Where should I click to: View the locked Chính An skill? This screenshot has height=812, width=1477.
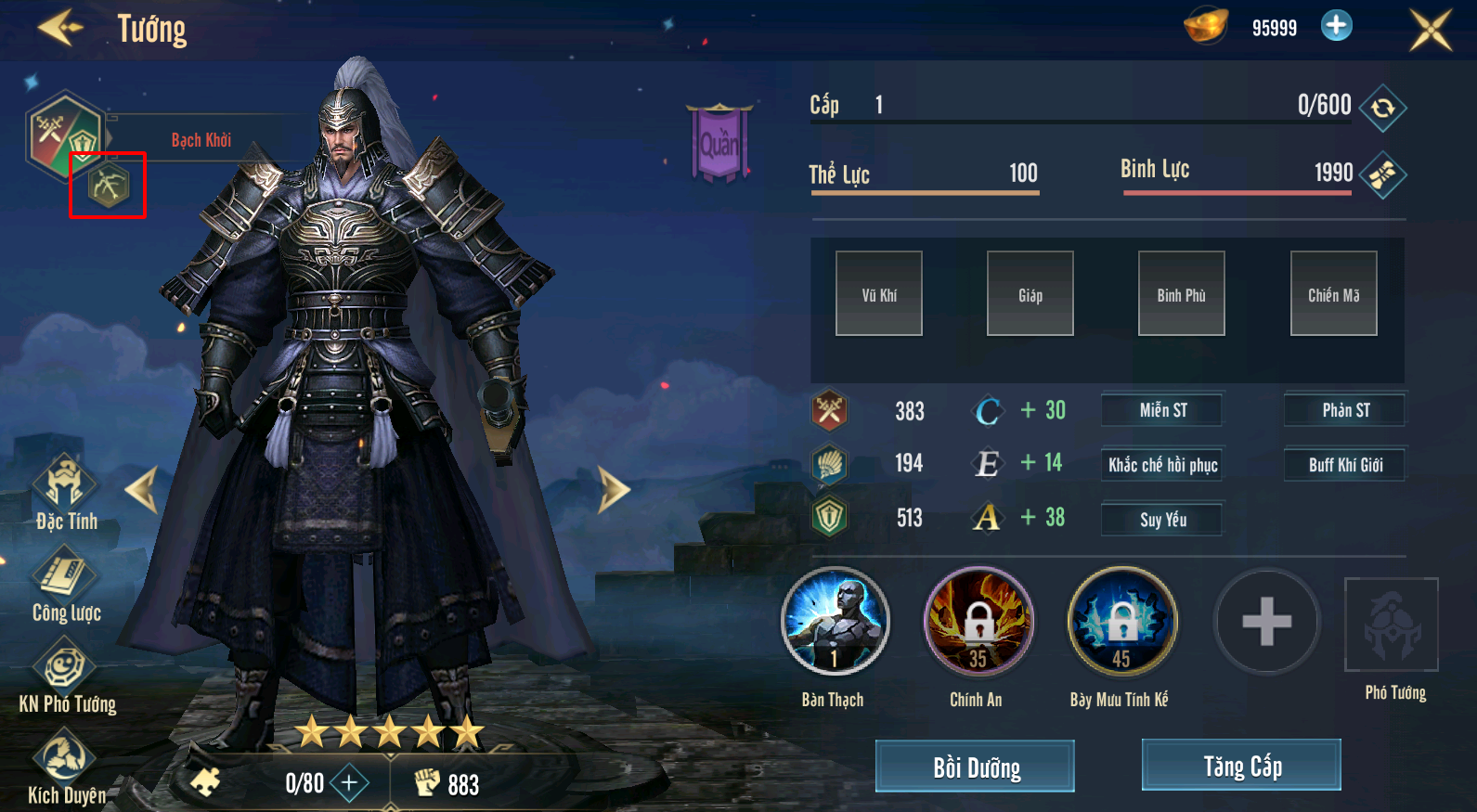pyautogui.click(x=978, y=621)
